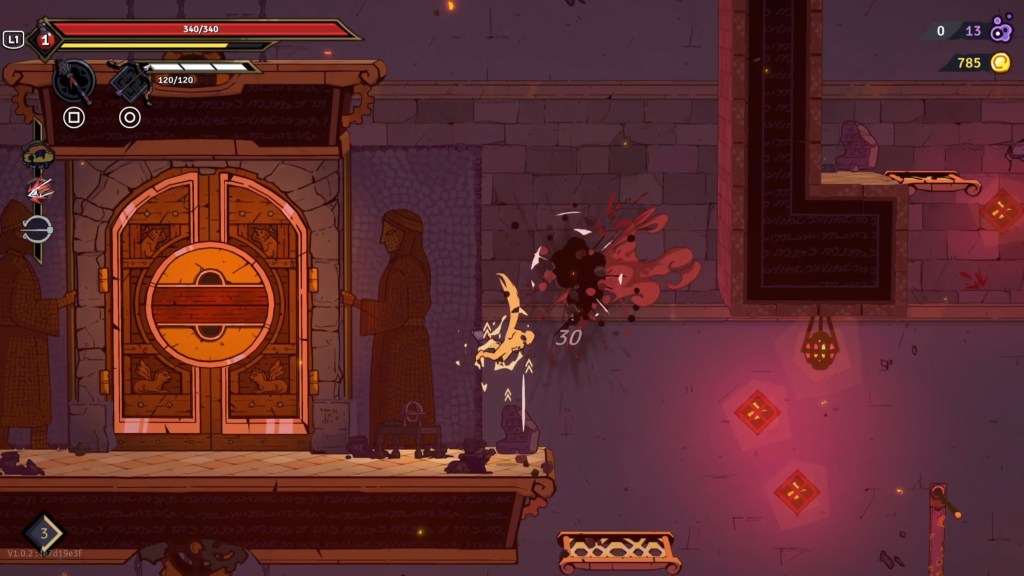Viewport: 1024px width, 576px height.
Task: Click the healing flask icon showing 1
Action: pos(44,39)
